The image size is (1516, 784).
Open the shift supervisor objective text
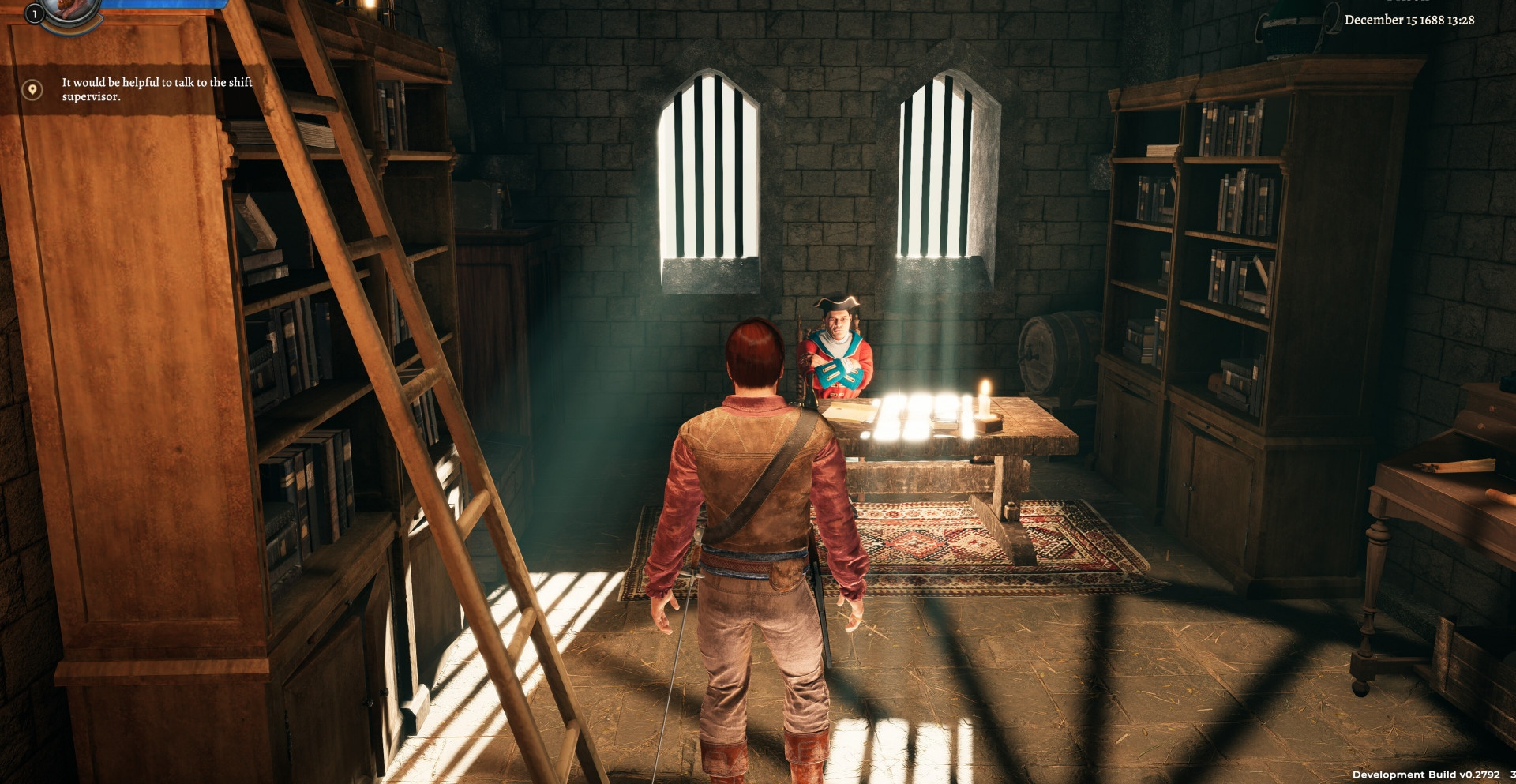[157, 89]
